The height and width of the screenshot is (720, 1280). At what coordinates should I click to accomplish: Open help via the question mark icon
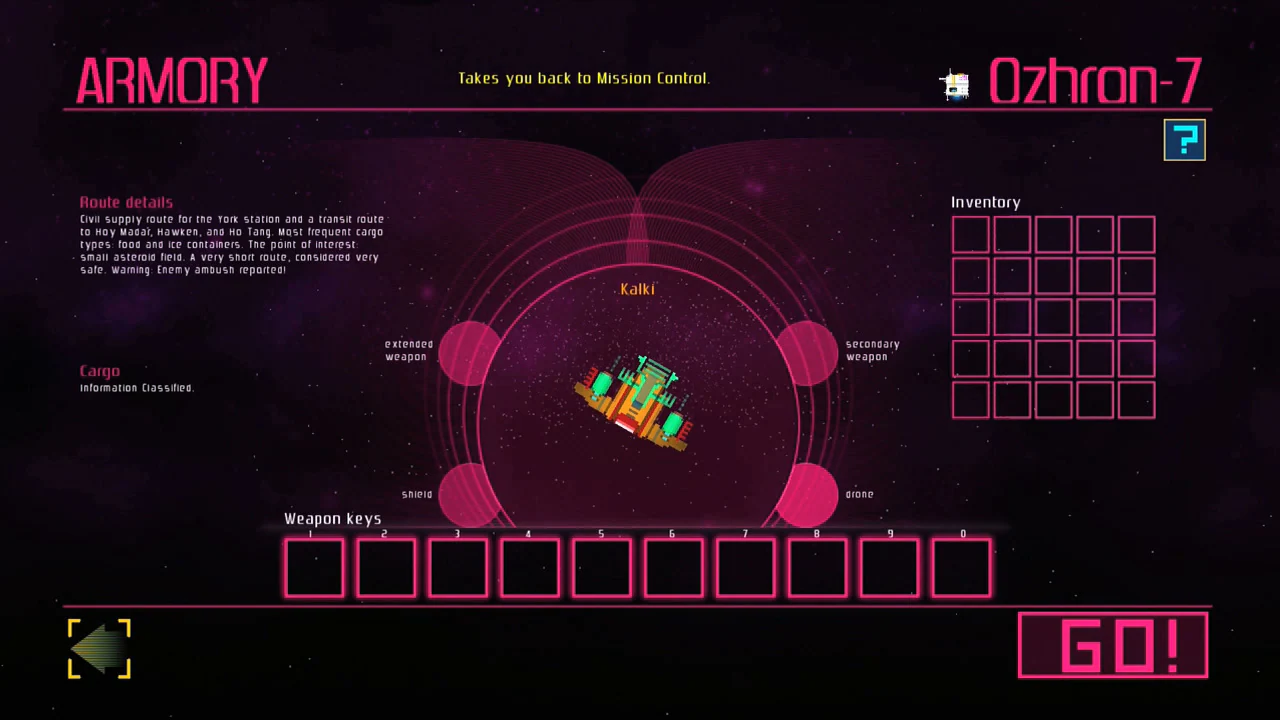point(1184,139)
